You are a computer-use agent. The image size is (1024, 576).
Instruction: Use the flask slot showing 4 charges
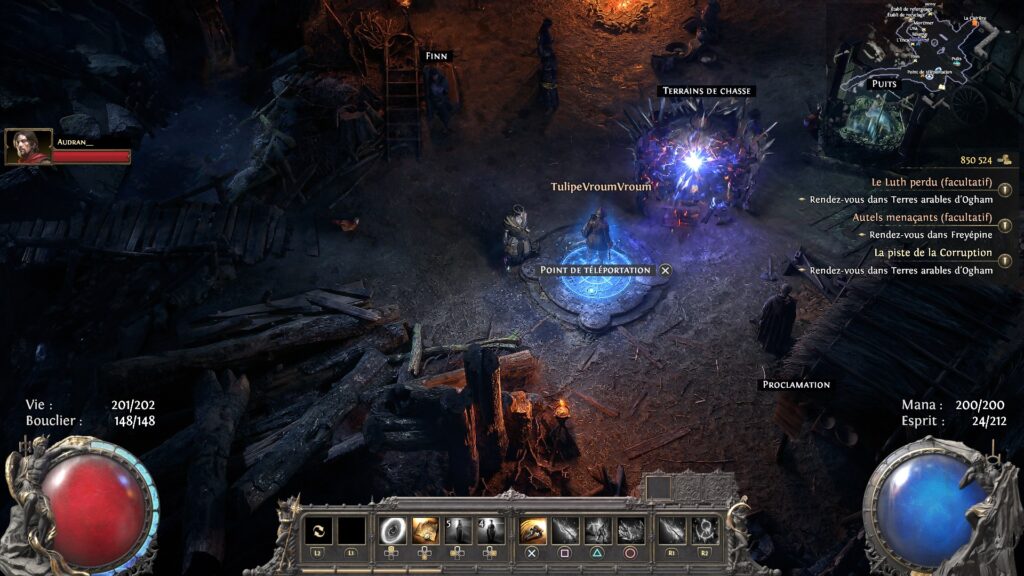[491, 530]
